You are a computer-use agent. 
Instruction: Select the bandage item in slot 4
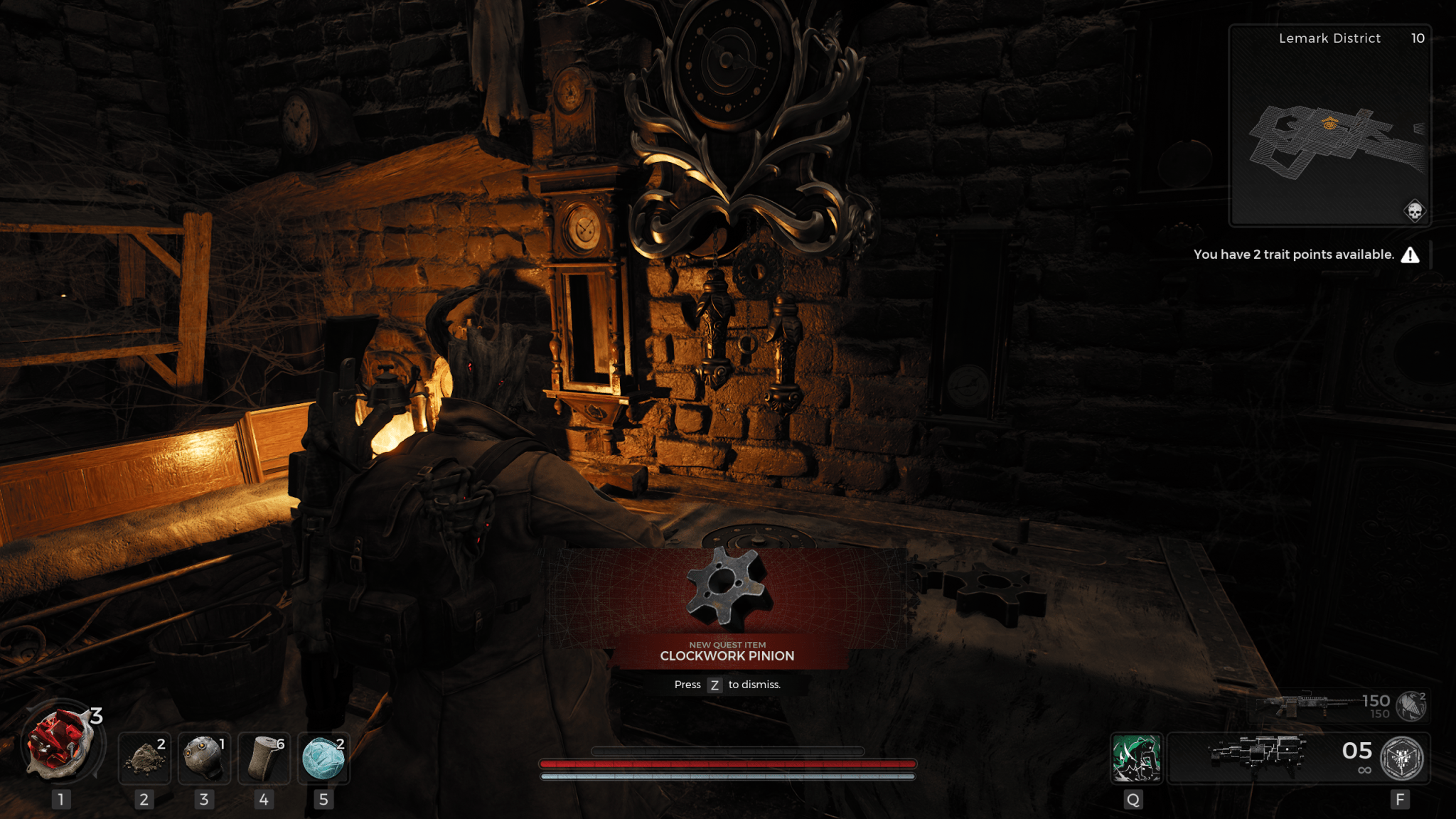(264, 759)
